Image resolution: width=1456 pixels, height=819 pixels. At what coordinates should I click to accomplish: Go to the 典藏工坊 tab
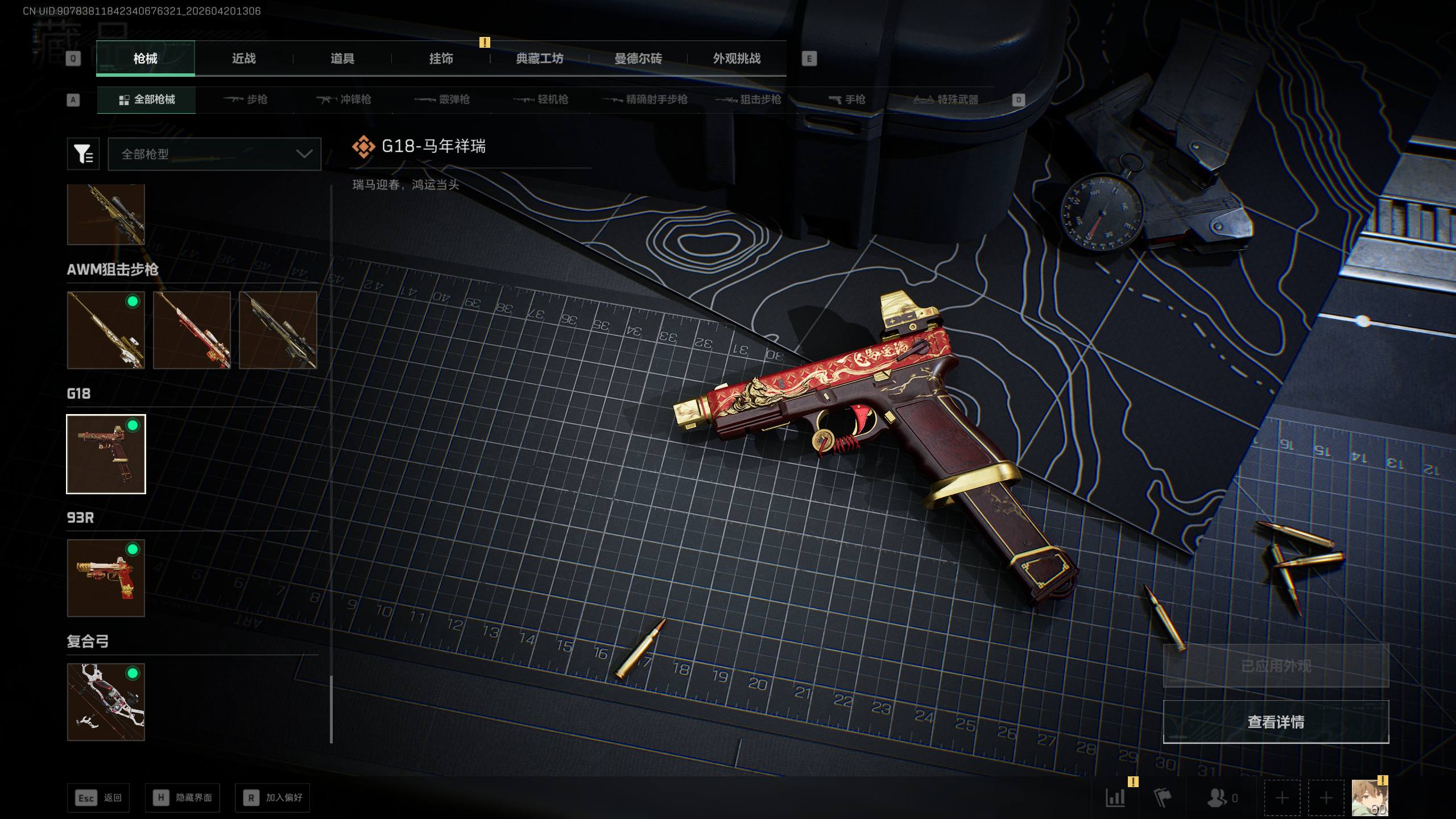(x=539, y=59)
